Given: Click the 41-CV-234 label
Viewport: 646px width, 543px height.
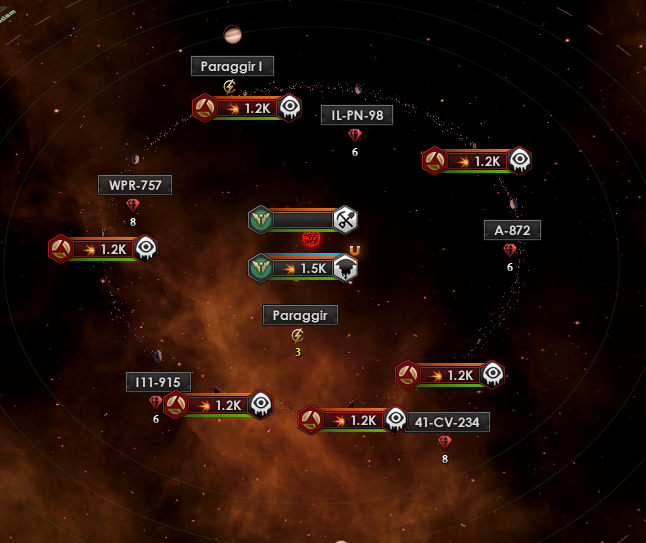Looking at the screenshot, I should [x=447, y=422].
